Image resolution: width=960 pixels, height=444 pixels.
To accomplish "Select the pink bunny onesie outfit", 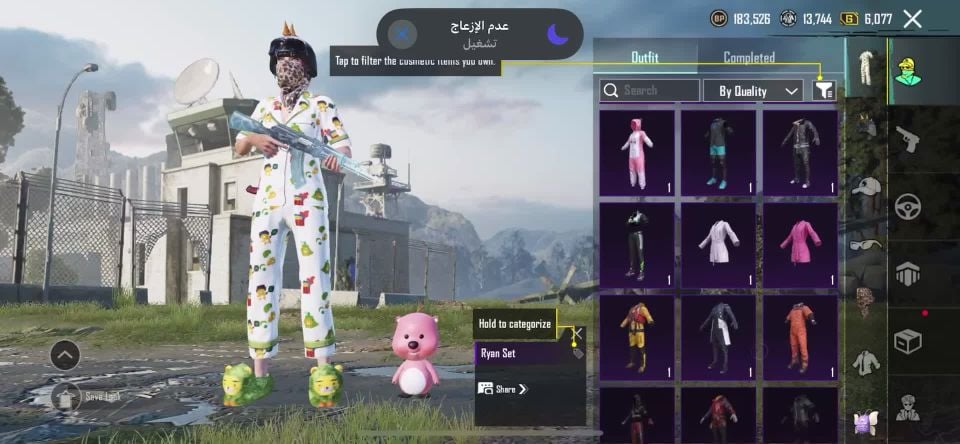I will [637, 152].
